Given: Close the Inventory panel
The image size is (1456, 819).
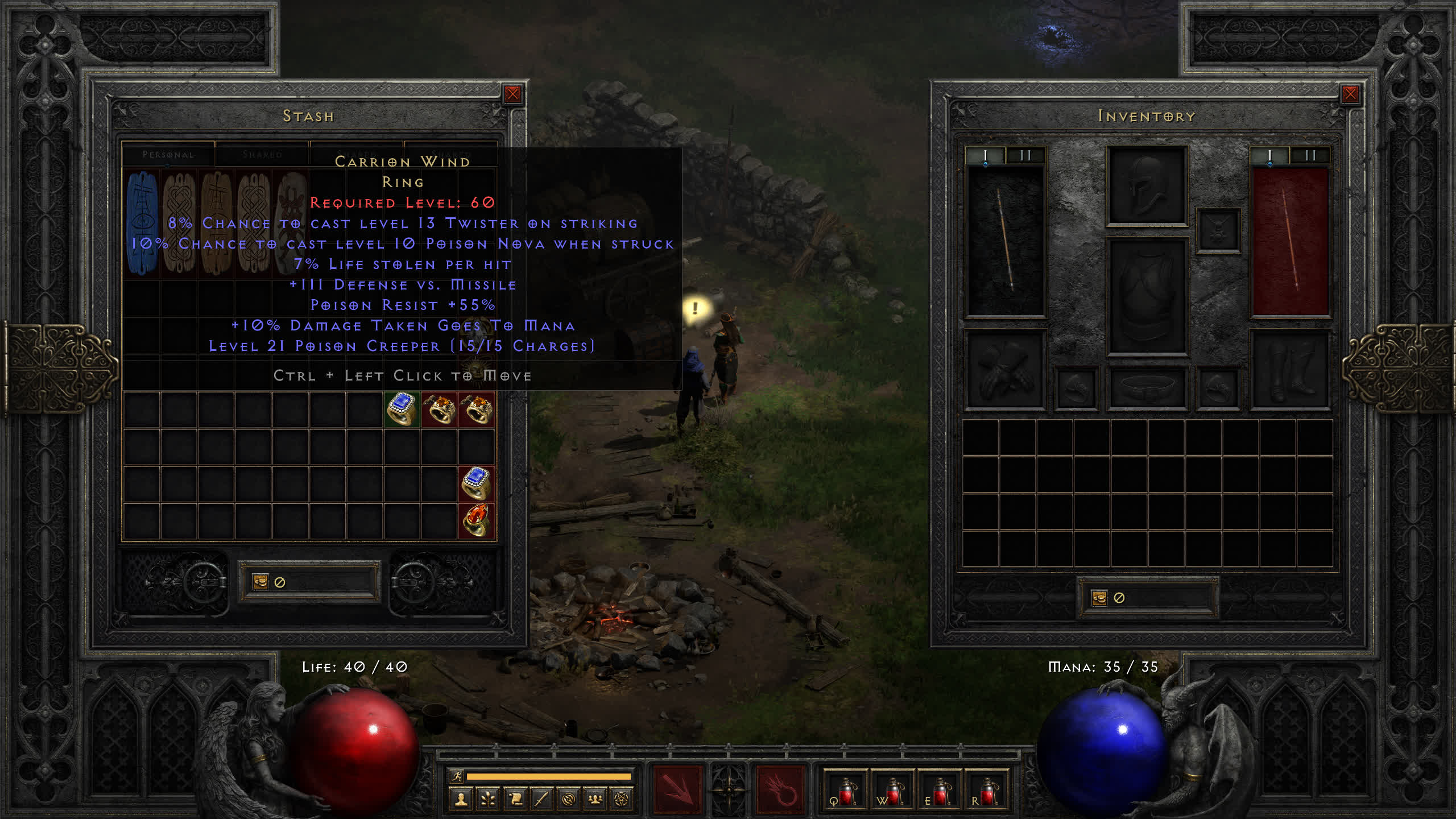Looking at the screenshot, I should pos(1350,94).
